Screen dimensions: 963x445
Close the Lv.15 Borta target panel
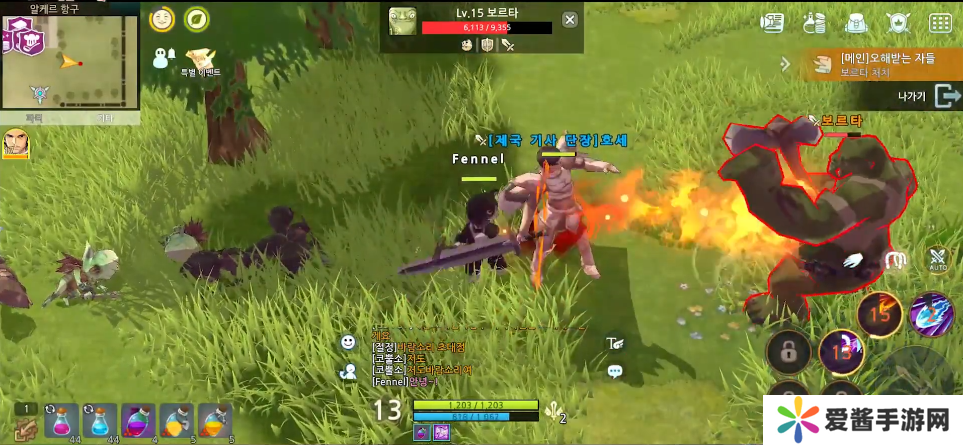coord(570,19)
